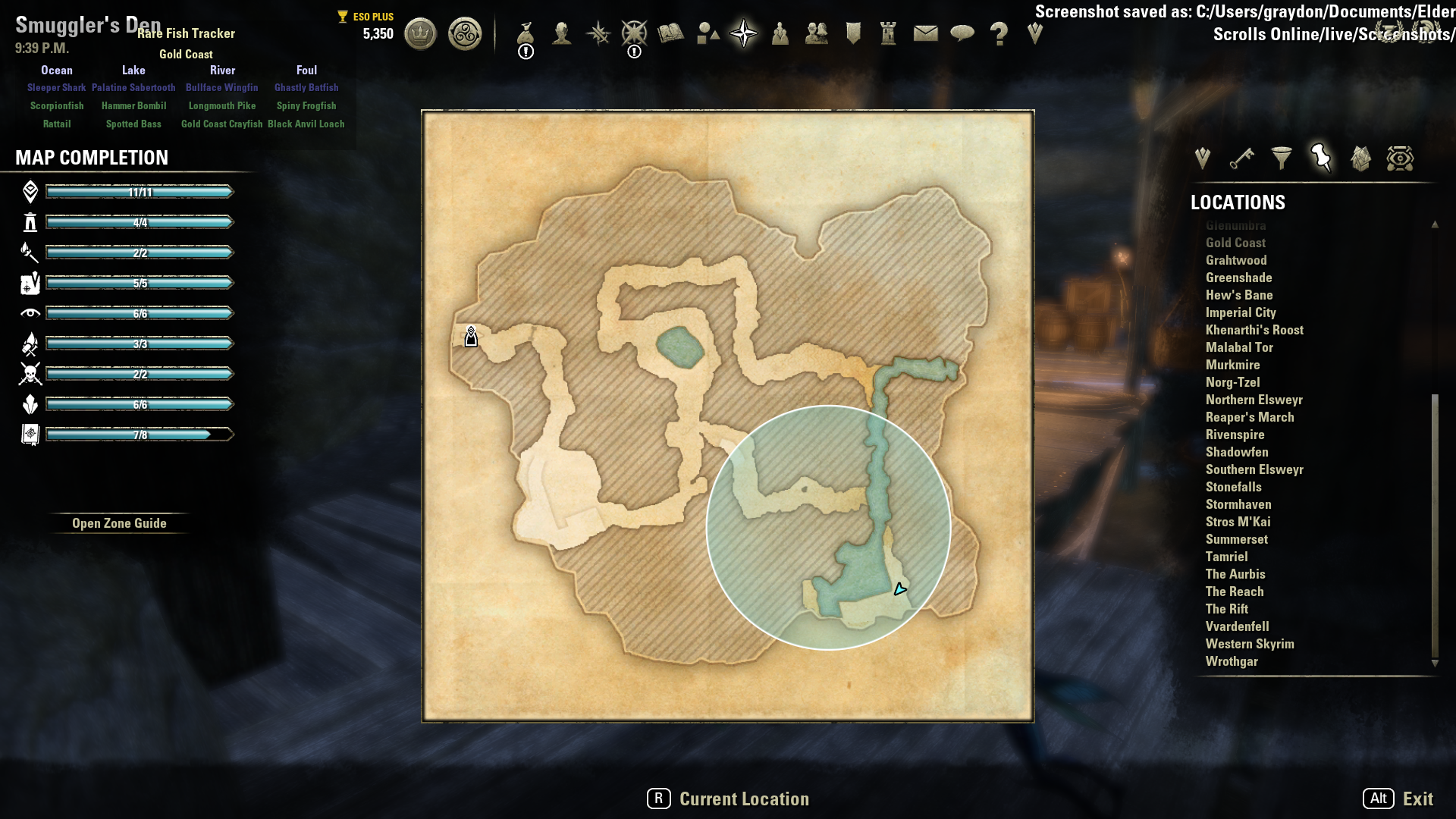Open the Alliance War tower icon
1456x819 pixels.
point(888,34)
